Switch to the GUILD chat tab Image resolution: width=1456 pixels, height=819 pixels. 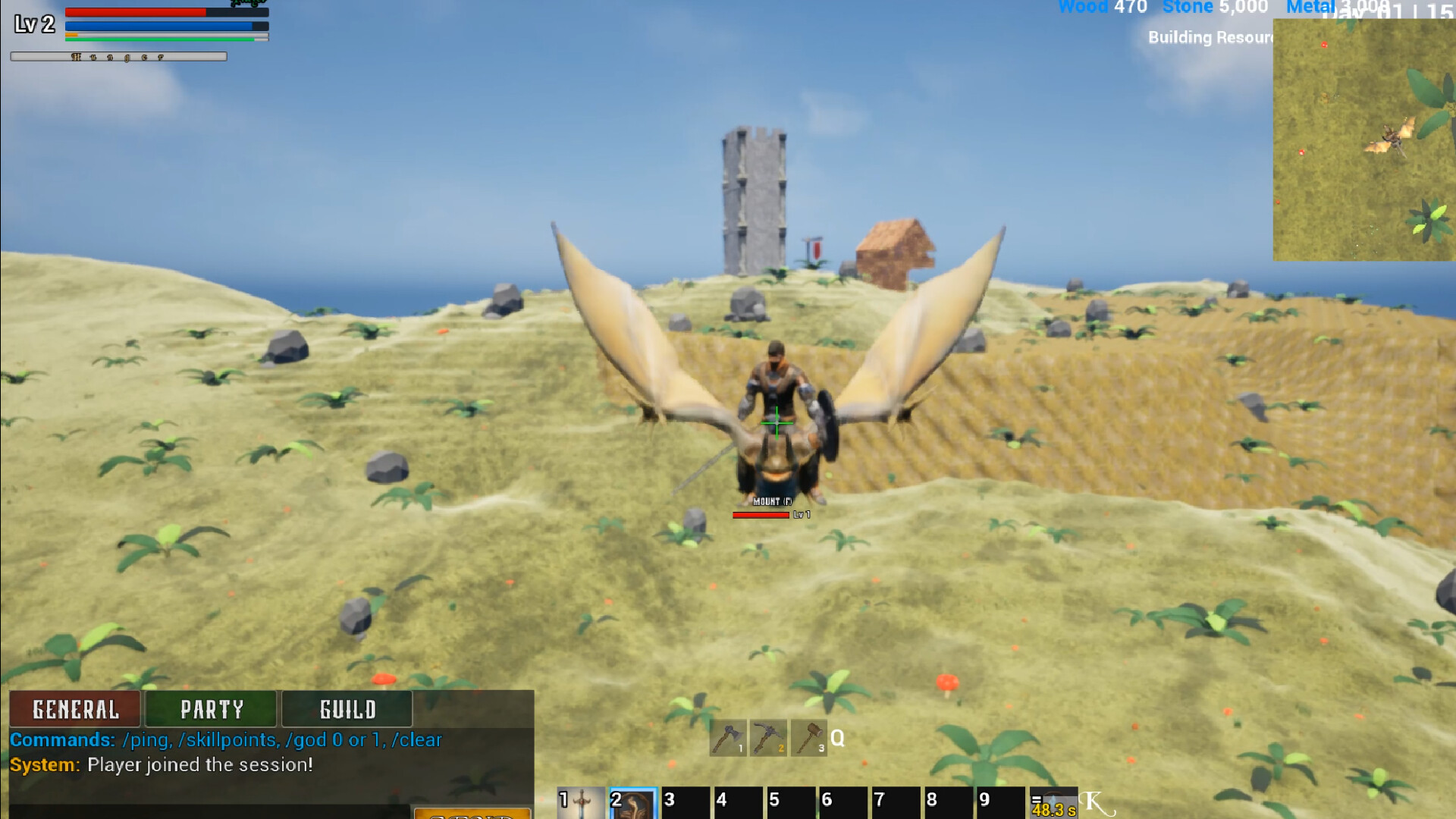345,709
